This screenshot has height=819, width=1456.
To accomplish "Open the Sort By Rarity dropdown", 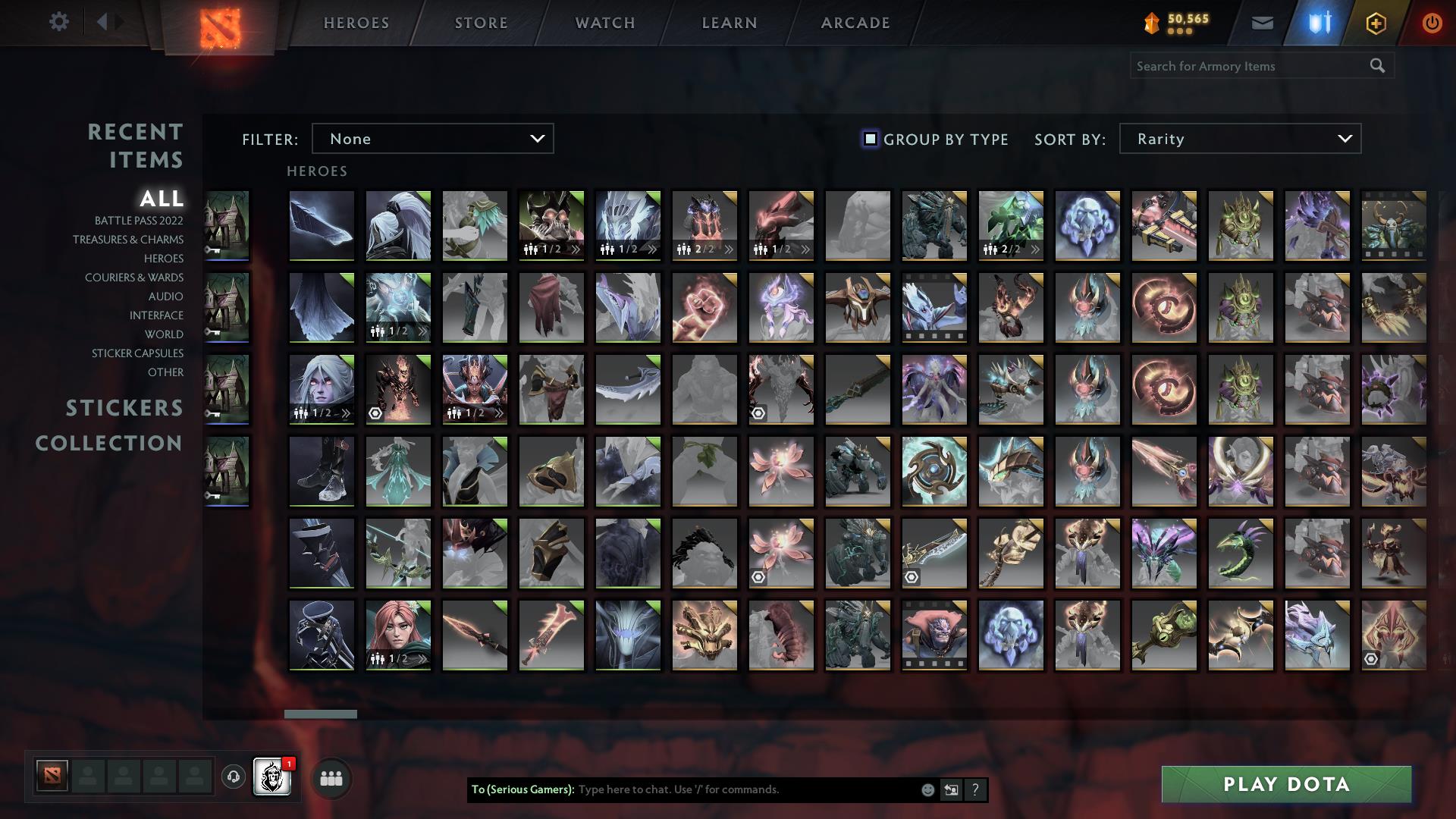I will pyautogui.click(x=1239, y=139).
